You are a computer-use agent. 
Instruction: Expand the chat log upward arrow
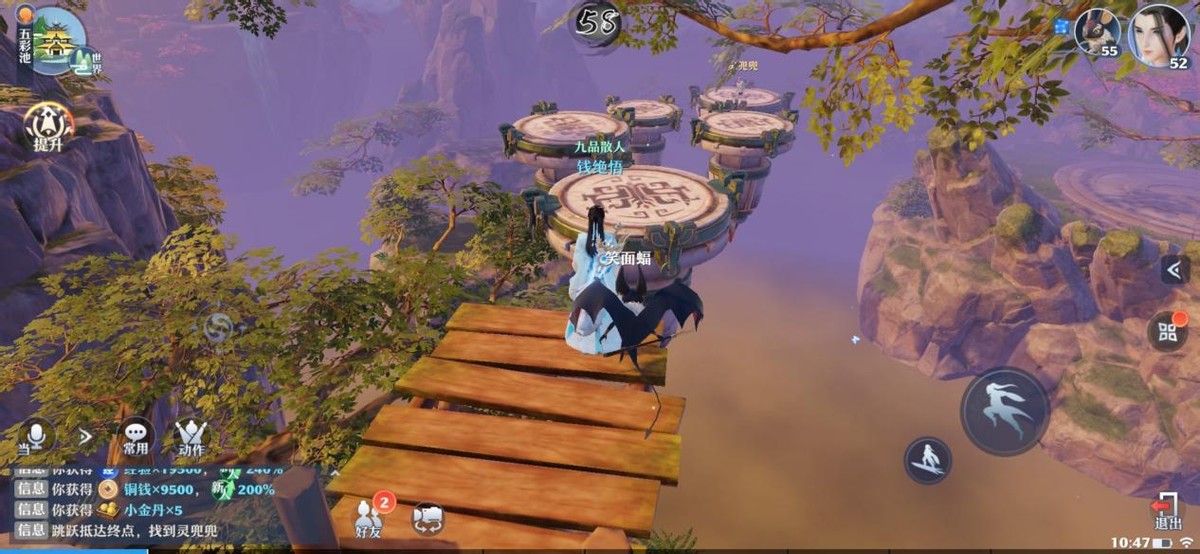pyautogui.click(x=335, y=470)
